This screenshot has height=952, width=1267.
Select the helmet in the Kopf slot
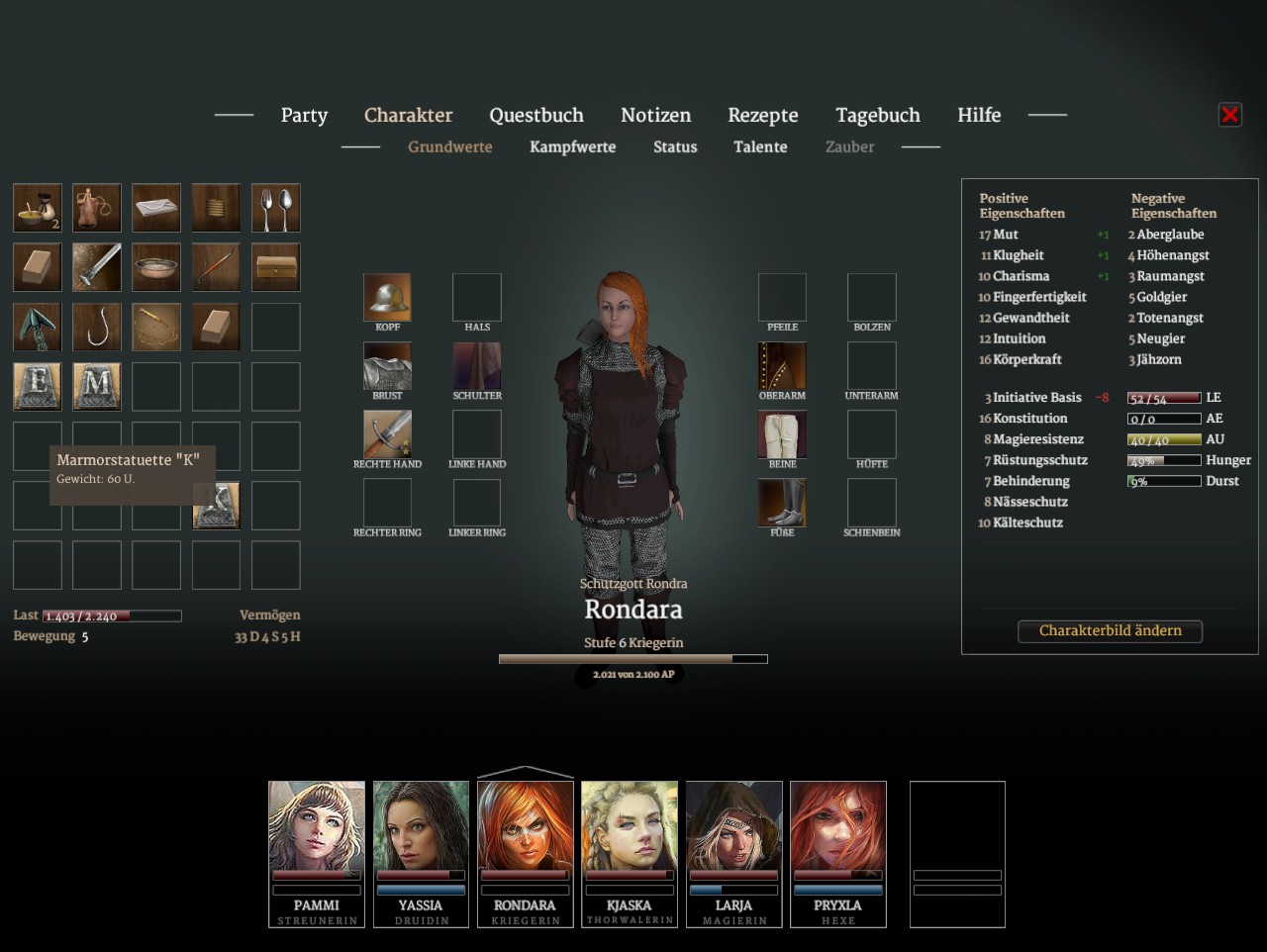point(387,297)
